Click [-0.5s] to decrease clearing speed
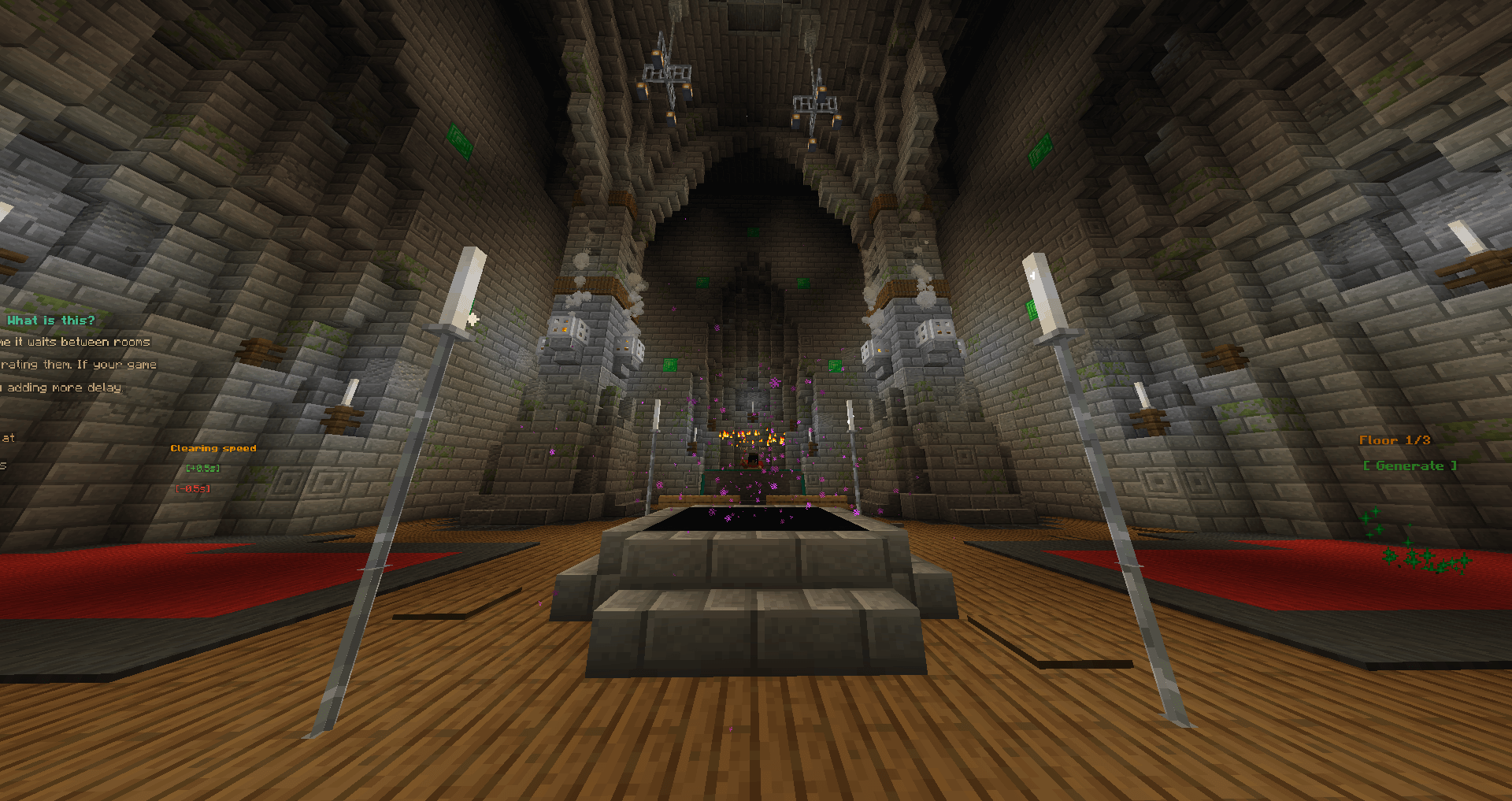 193,488
